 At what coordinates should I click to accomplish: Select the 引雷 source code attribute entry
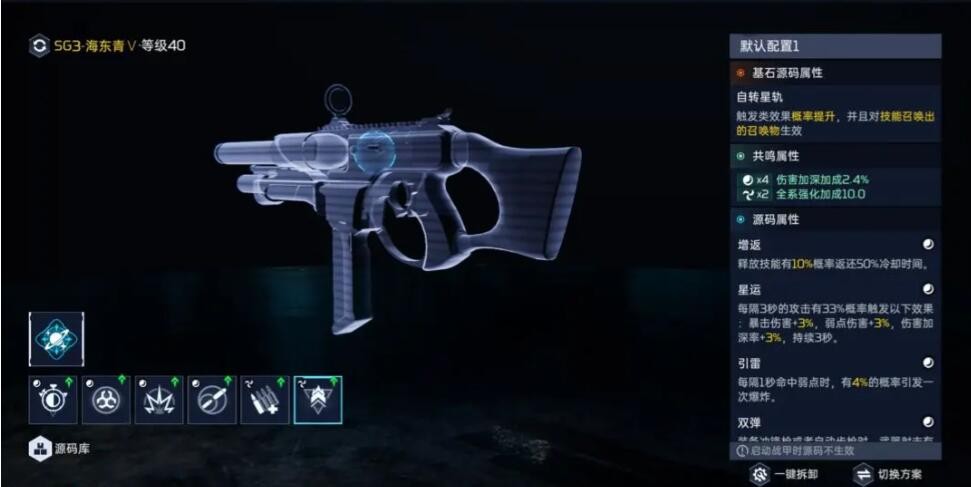834,377
